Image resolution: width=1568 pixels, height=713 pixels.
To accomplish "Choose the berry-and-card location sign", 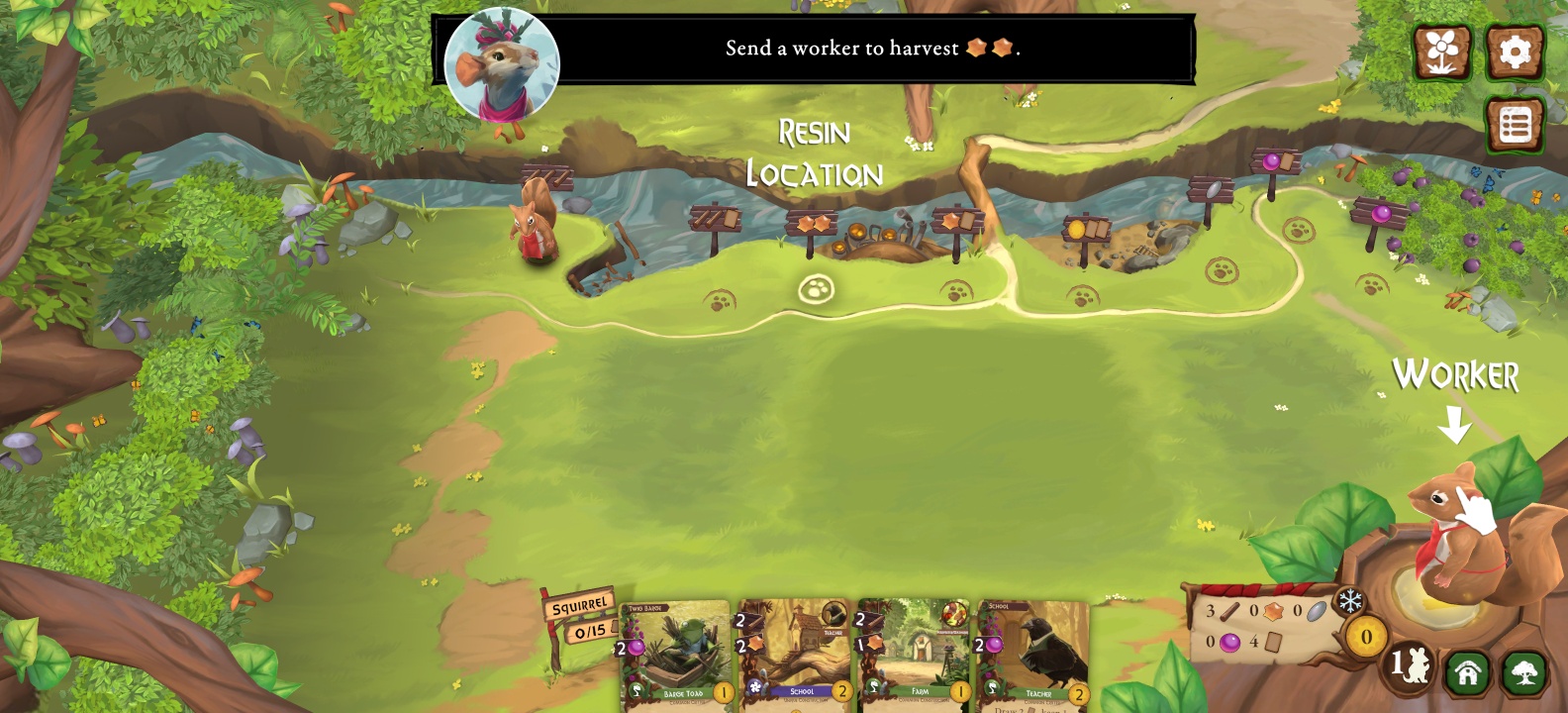I will pyautogui.click(x=1276, y=161).
